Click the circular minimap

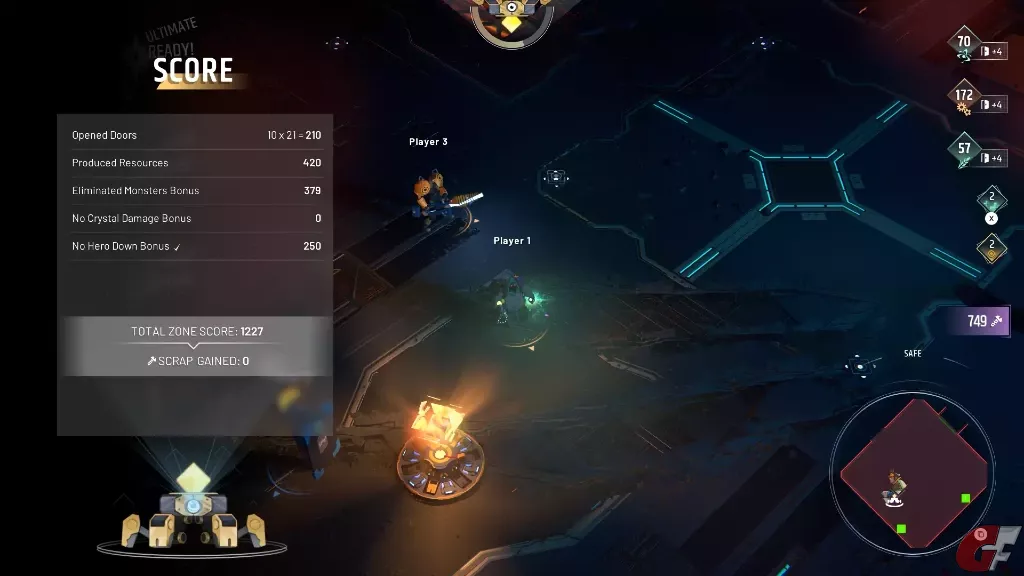pyautogui.click(x=911, y=471)
